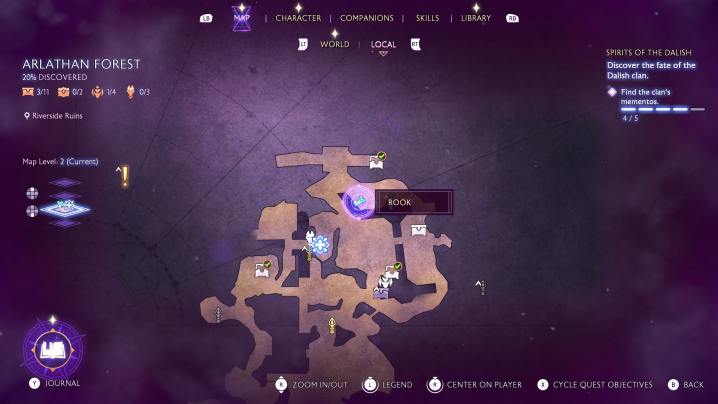Viewport: 718px width, 404px height.
Task: Open the Spirits of the Dalish quest tracker
Action: coord(650,51)
